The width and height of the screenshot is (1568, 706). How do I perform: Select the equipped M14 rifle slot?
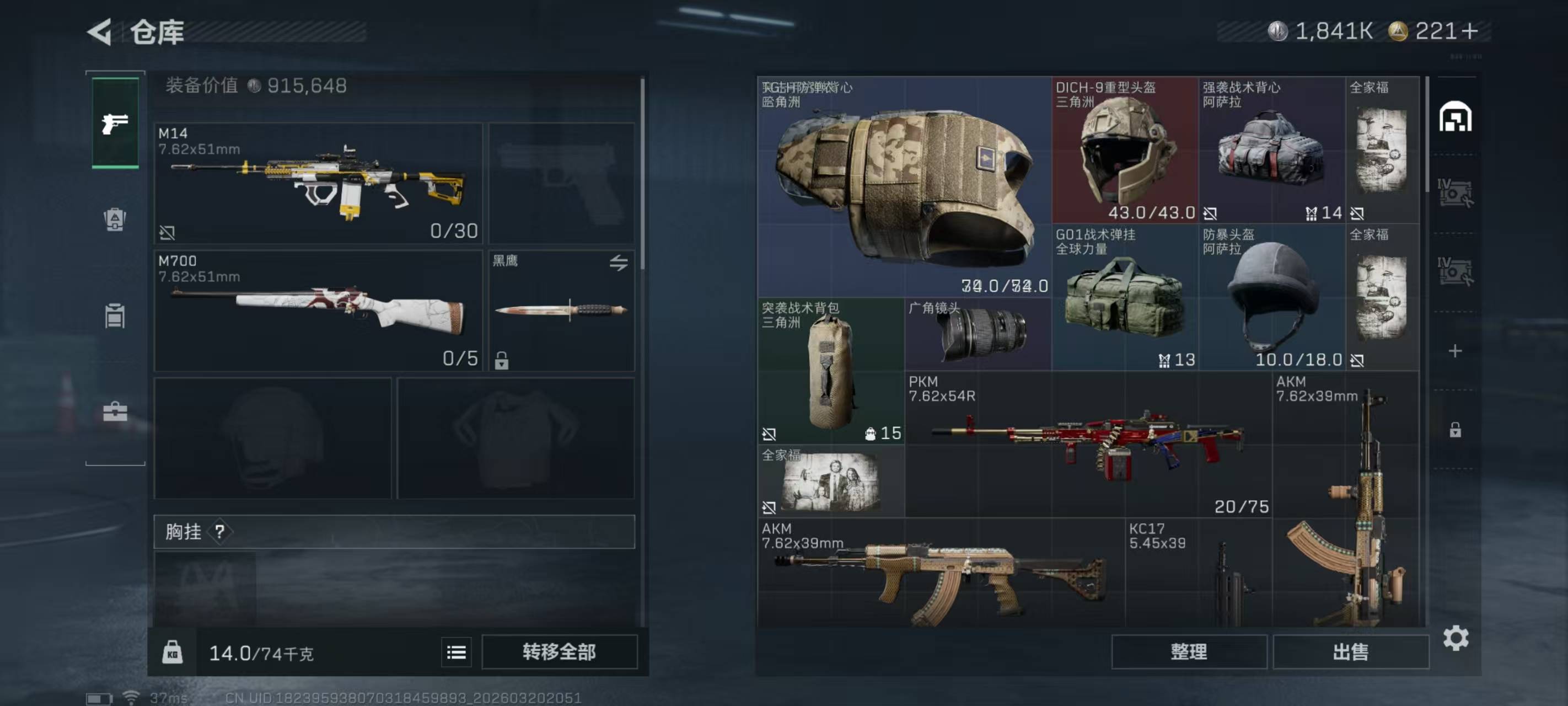[318, 183]
